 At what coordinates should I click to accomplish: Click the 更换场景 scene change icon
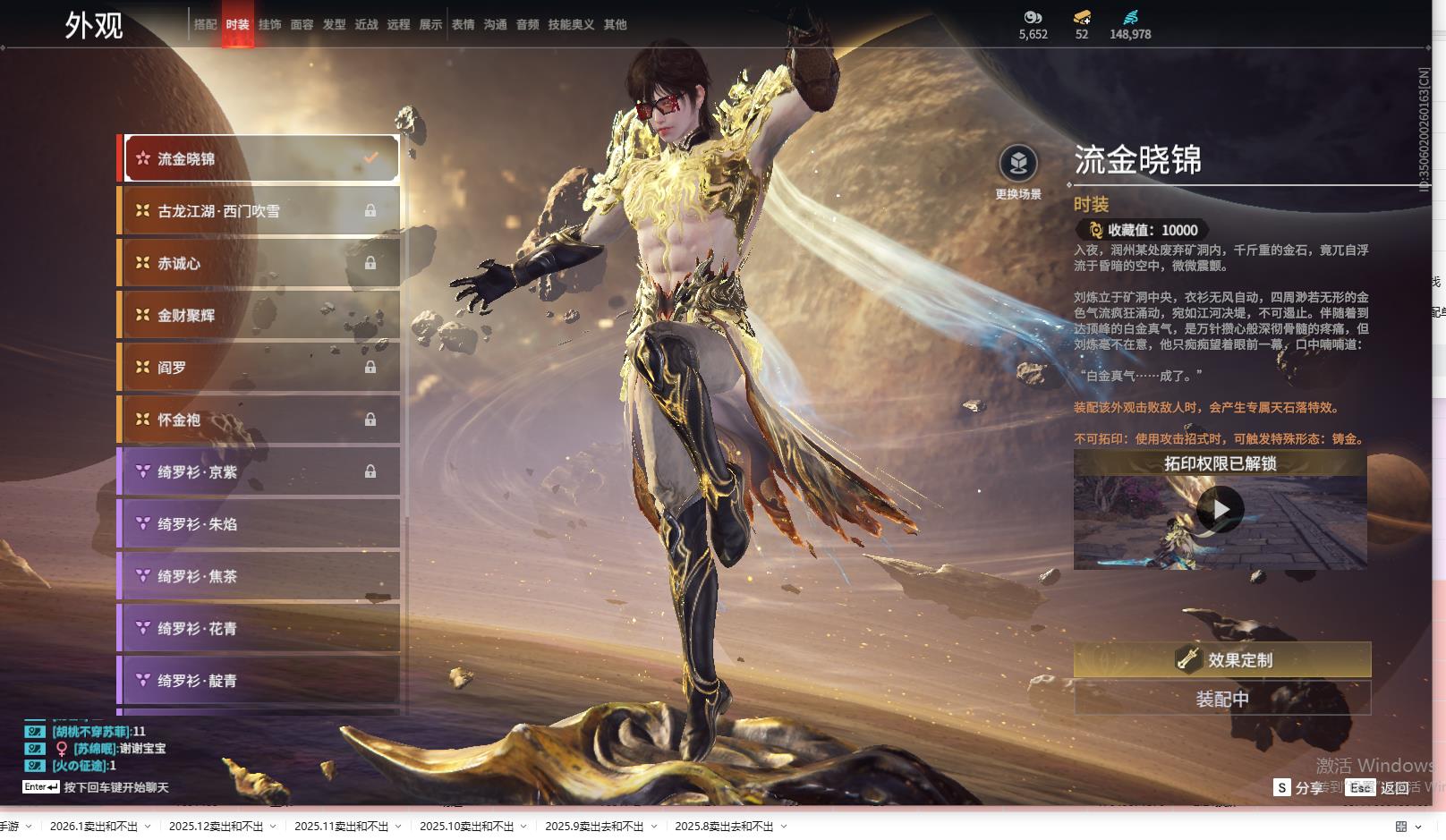pyautogui.click(x=1018, y=164)
